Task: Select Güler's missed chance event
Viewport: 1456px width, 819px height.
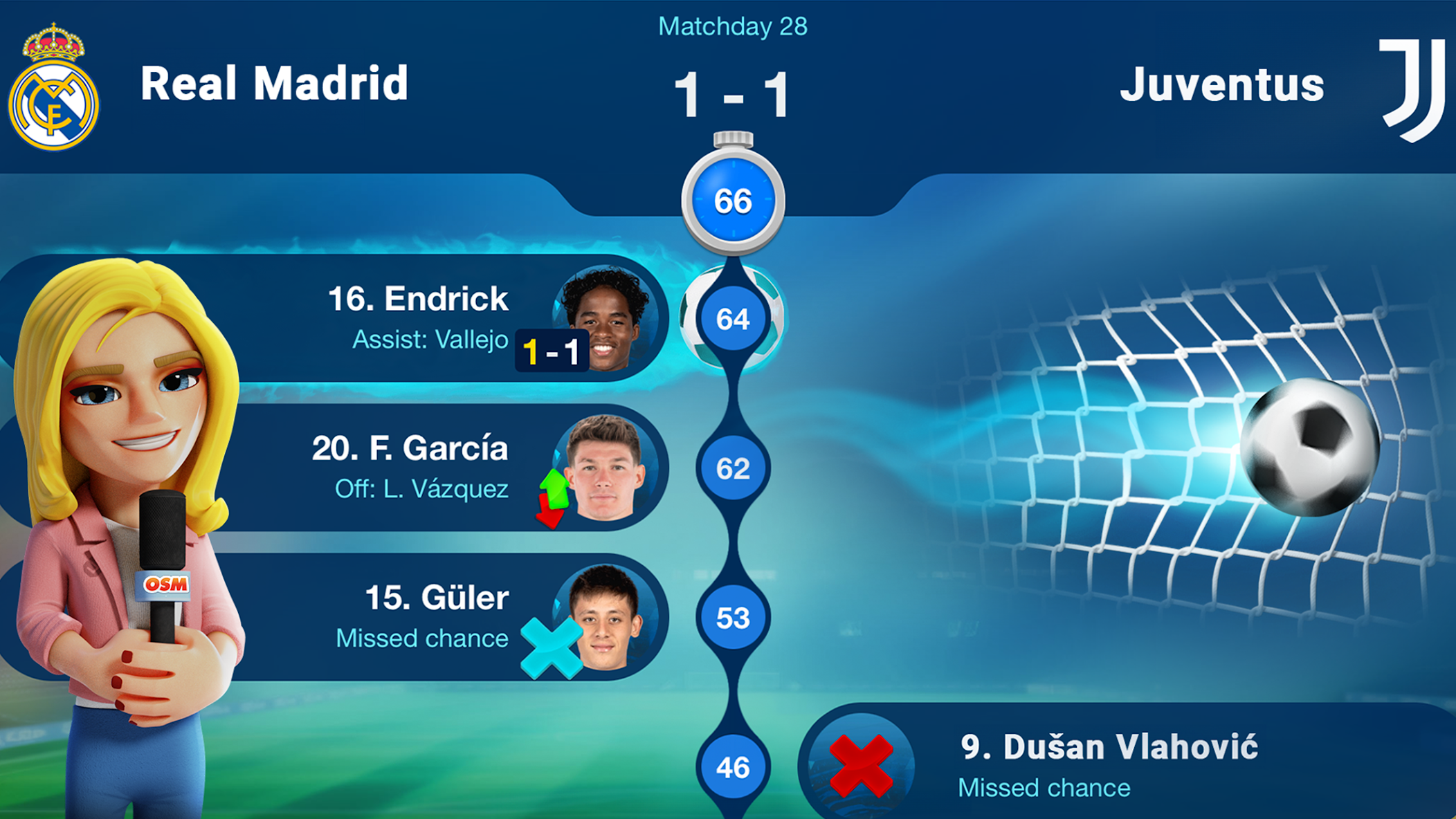Action: pos(422,617)
